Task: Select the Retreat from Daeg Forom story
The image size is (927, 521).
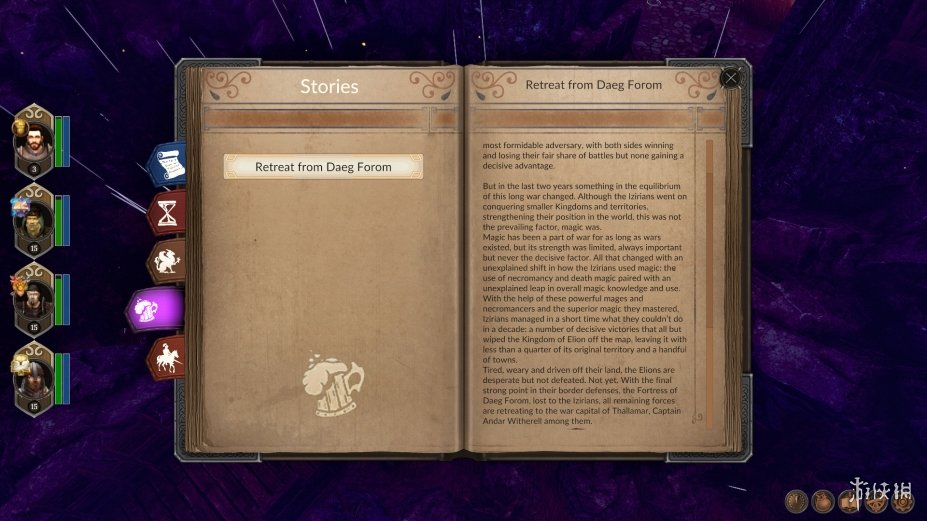Action: 323,167
